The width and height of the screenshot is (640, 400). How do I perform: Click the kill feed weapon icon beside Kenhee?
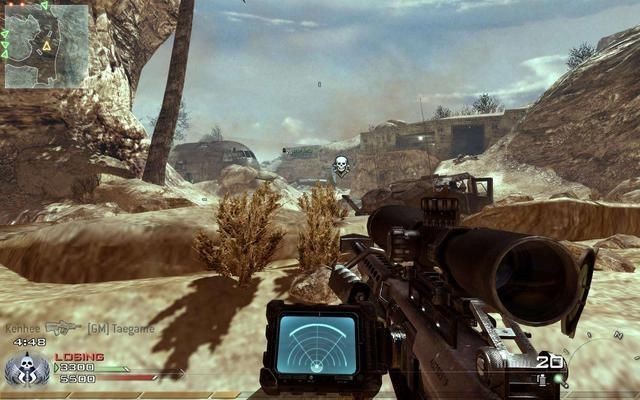(62, 327)
